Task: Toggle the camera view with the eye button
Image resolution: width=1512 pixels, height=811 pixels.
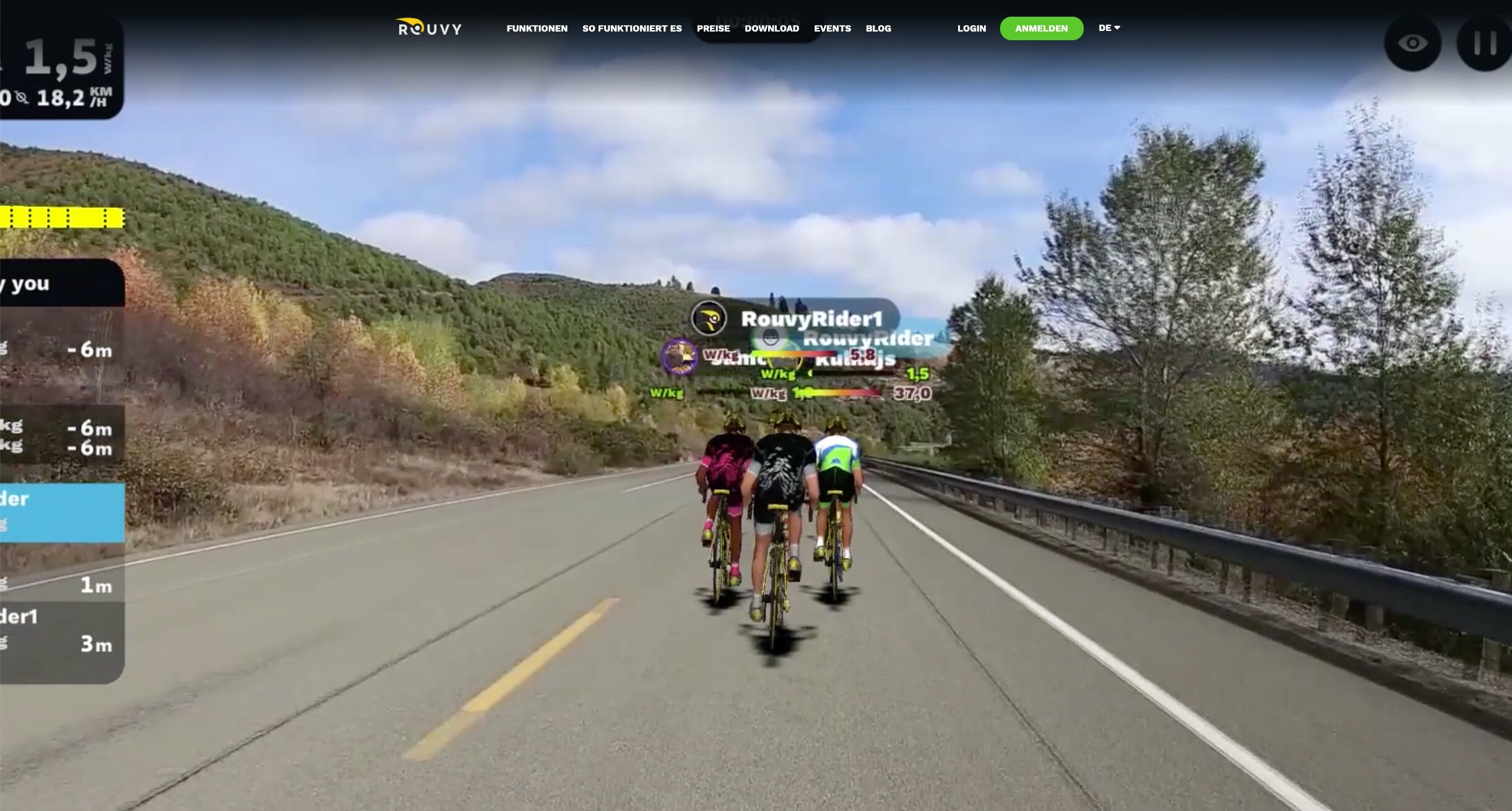Action: [x=1414, y=43]
